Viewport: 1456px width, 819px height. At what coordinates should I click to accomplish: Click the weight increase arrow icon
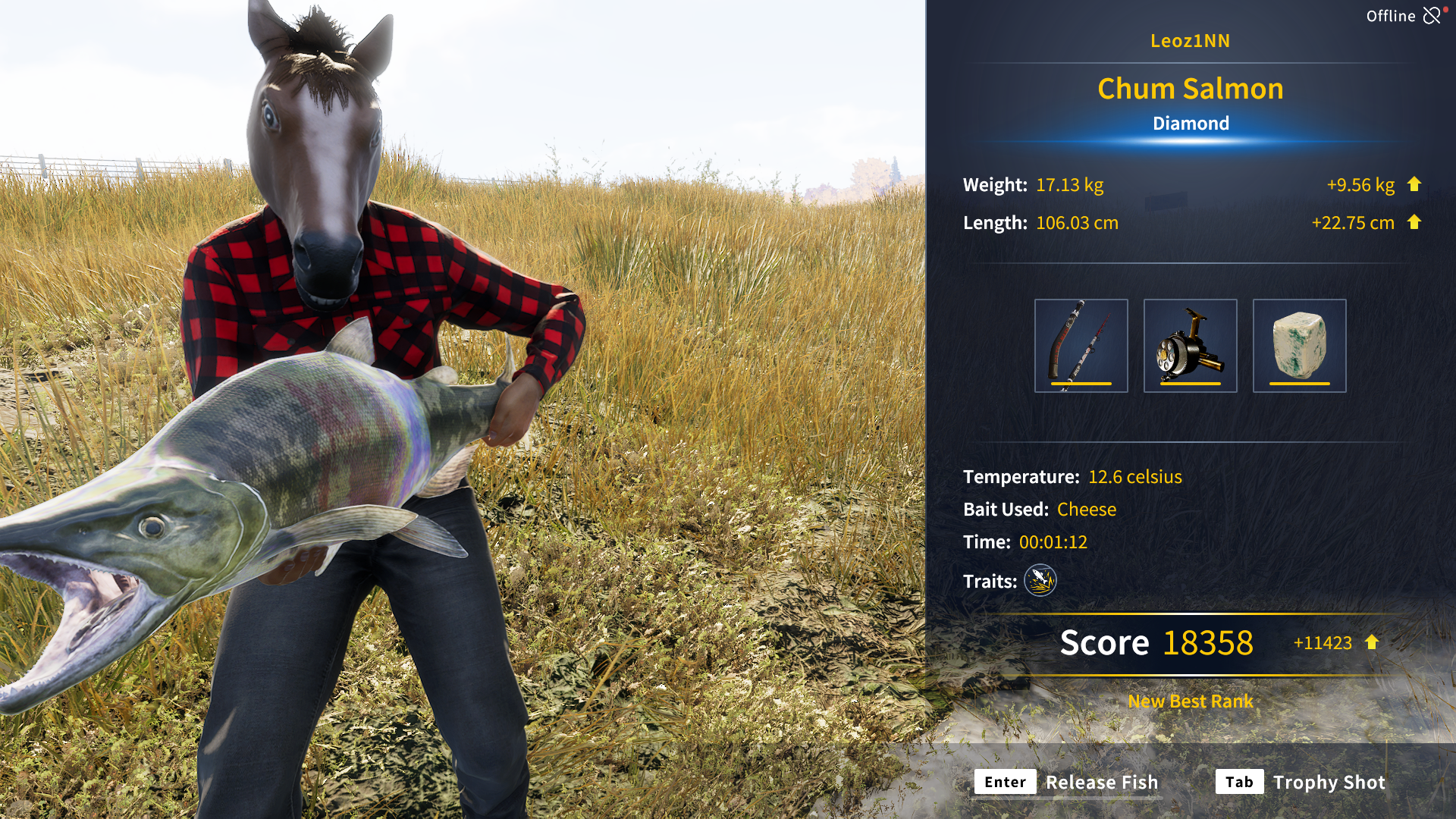point(1415,184)
